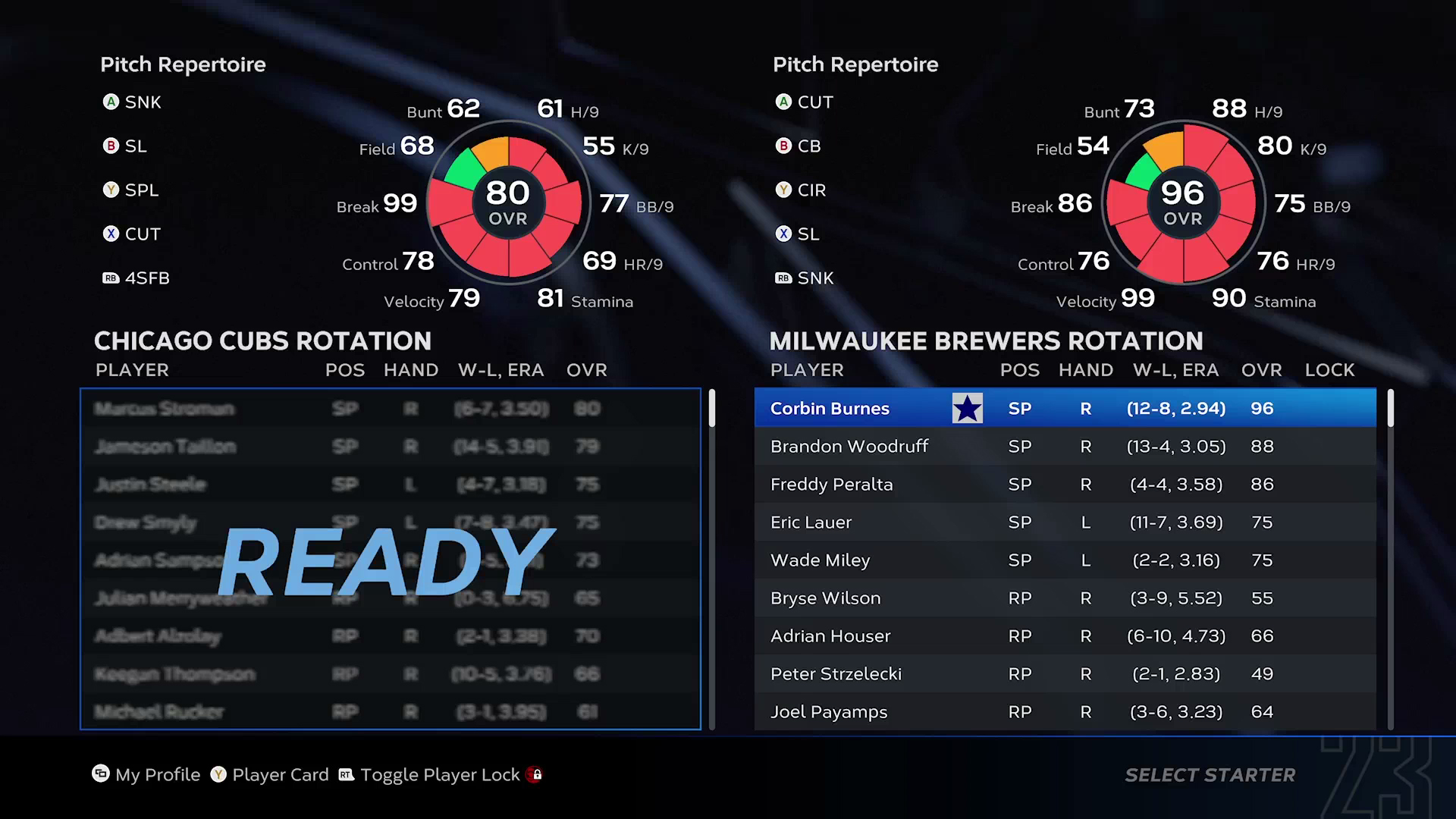Select the 4SFB pitch via RB icon

(111, 278)
